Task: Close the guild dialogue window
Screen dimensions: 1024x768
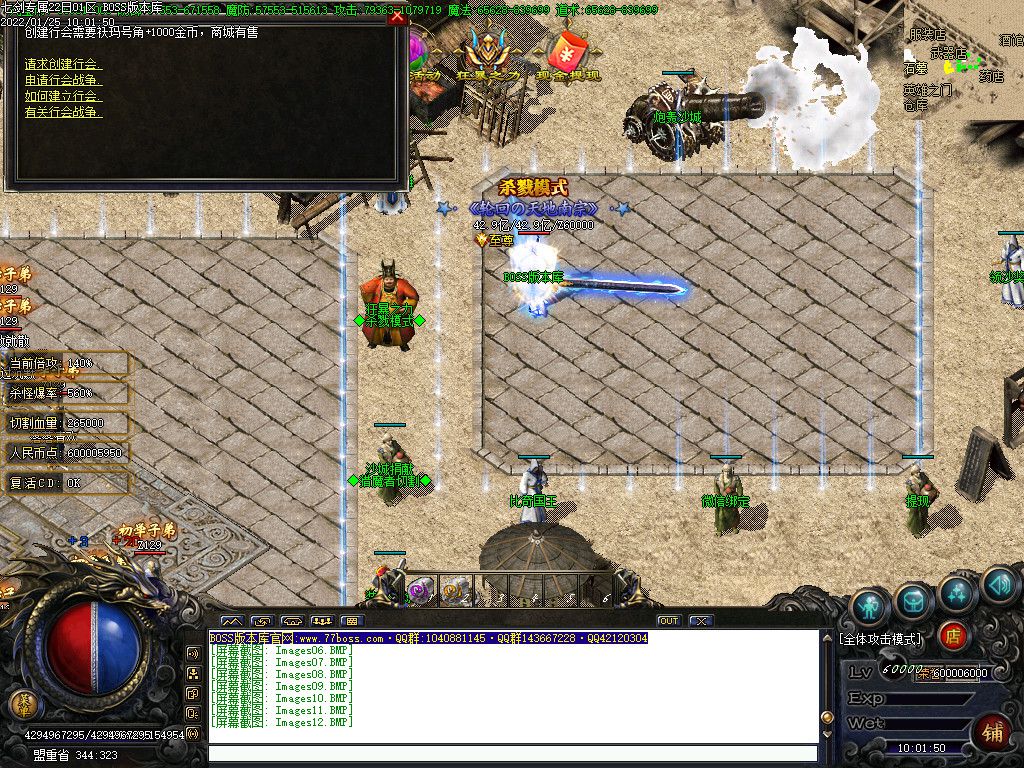Action: pyautogui.click(x=397, y=18)
